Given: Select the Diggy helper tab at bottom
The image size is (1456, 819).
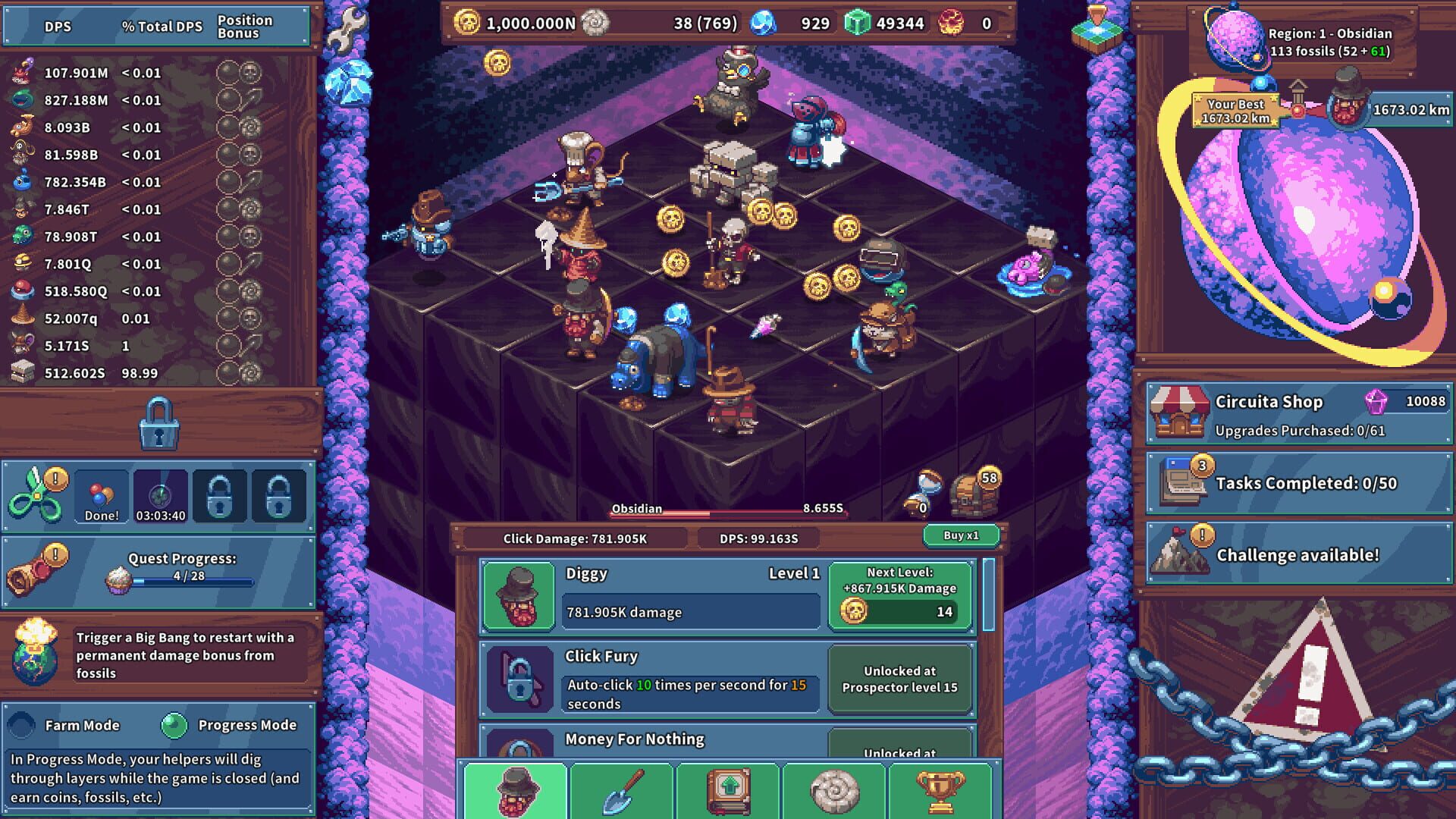Looking at the screenshot, I should pos(518,791).
